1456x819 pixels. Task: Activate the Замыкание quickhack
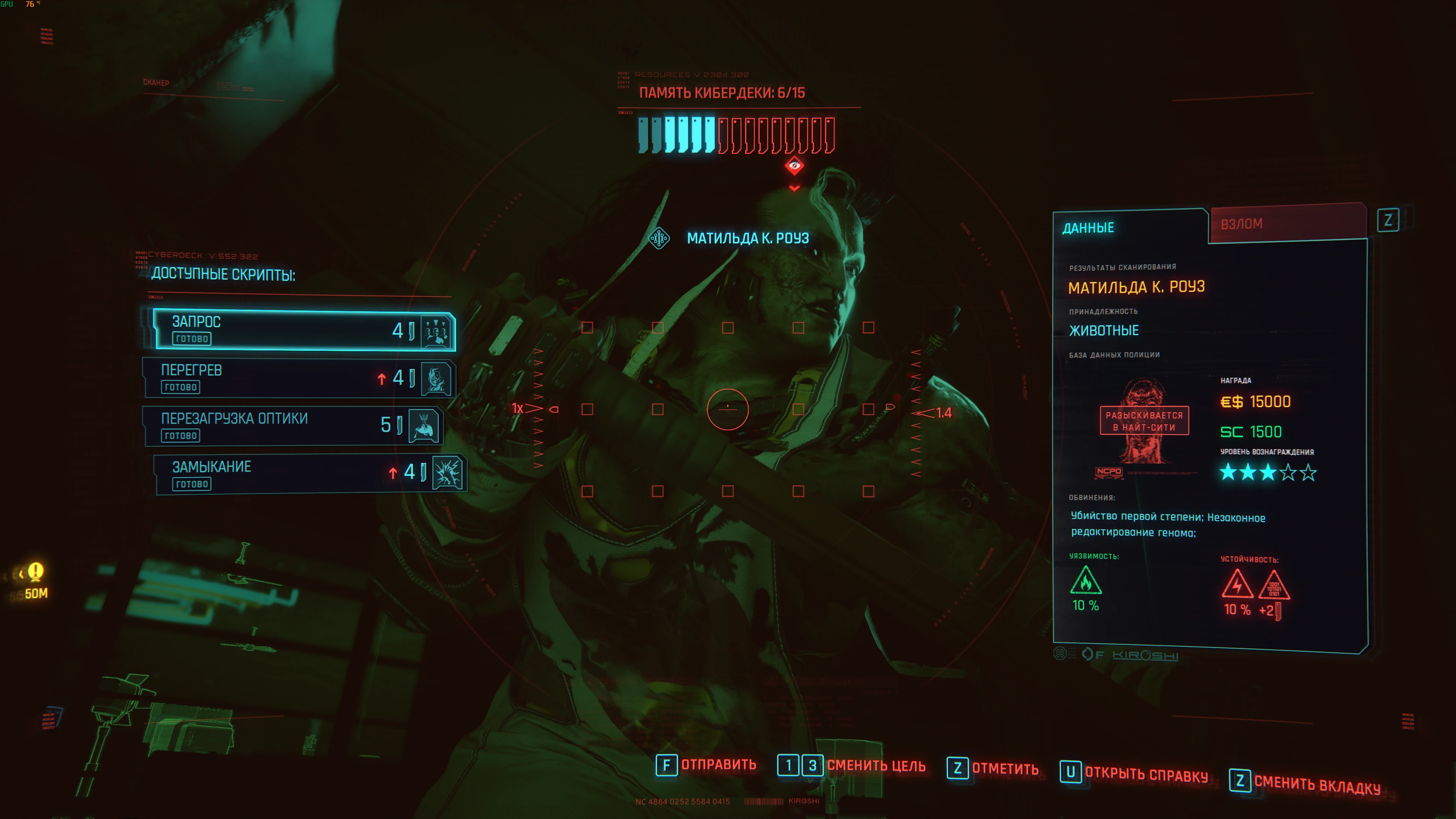pyautogui.click(x=310, y=474)
